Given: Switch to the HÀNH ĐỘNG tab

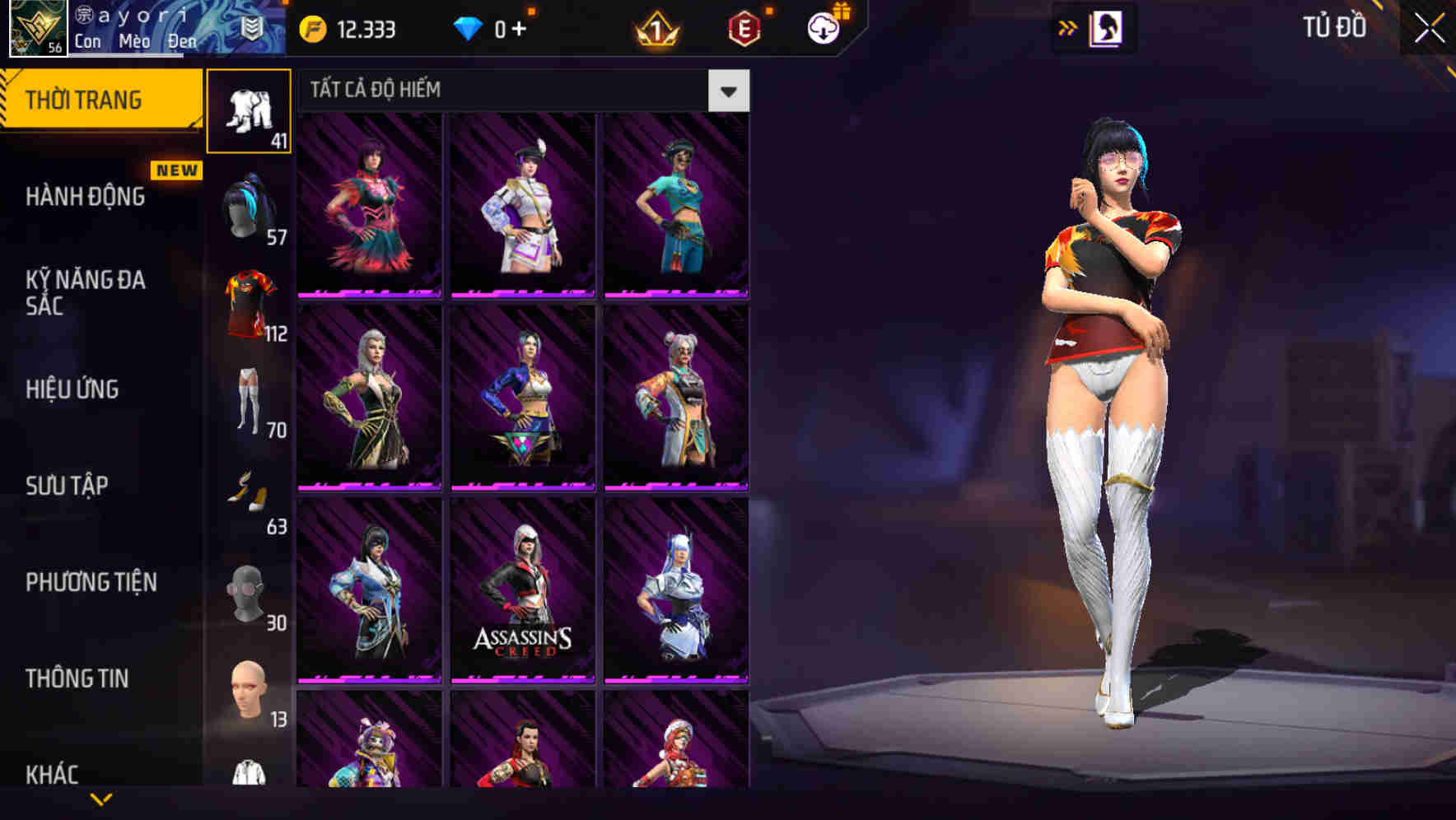Looking at the screenshot, I should pyautogui.click(x=85, y=198).
